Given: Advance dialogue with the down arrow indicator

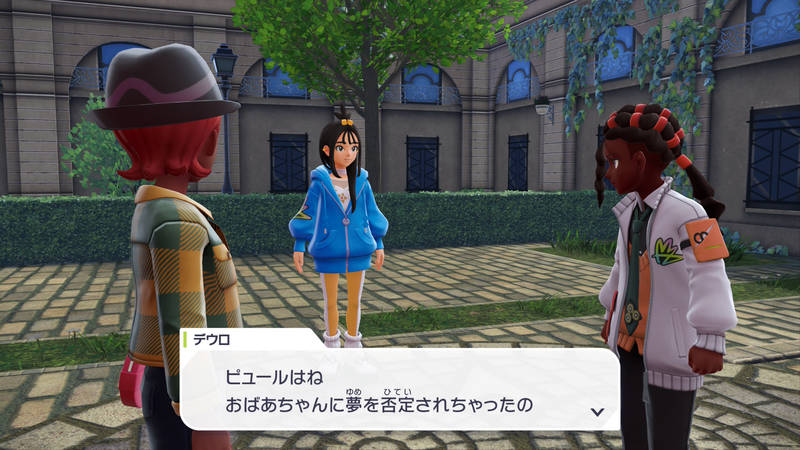Looking at the screenshot, I should click(597, 411).
